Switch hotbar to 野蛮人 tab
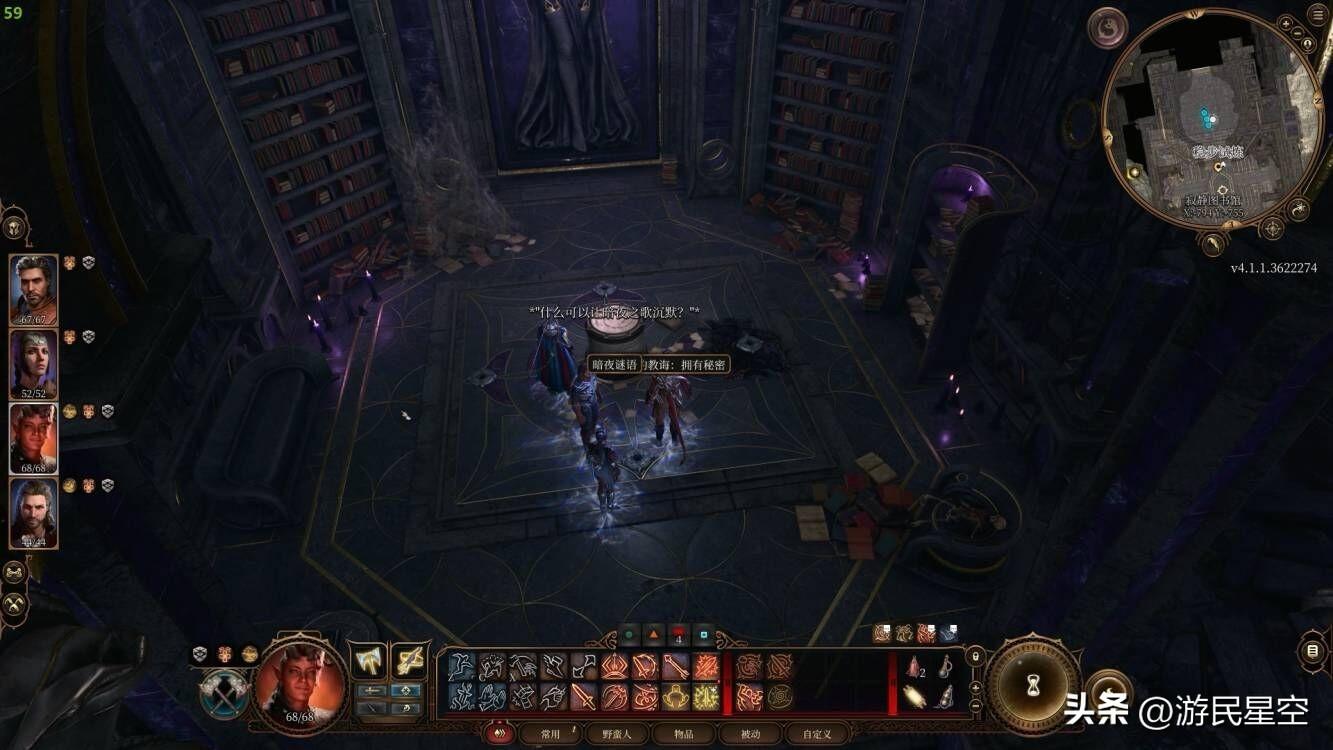The width and height of the screenshot is (1333, 750). [x=616, y=734]
